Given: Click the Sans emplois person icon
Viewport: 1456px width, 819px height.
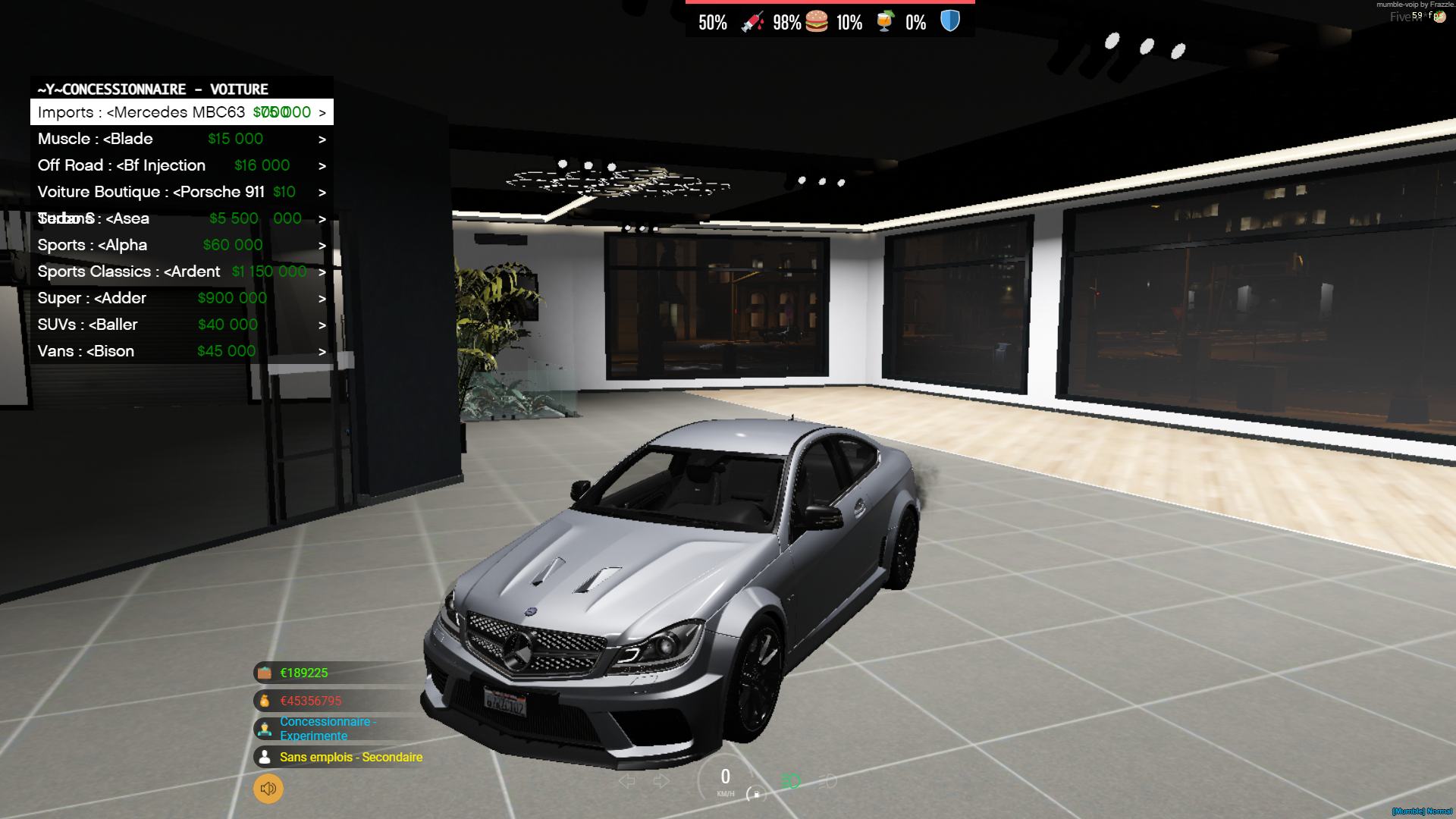Looking at the screenshot, I should coord(264,756).
